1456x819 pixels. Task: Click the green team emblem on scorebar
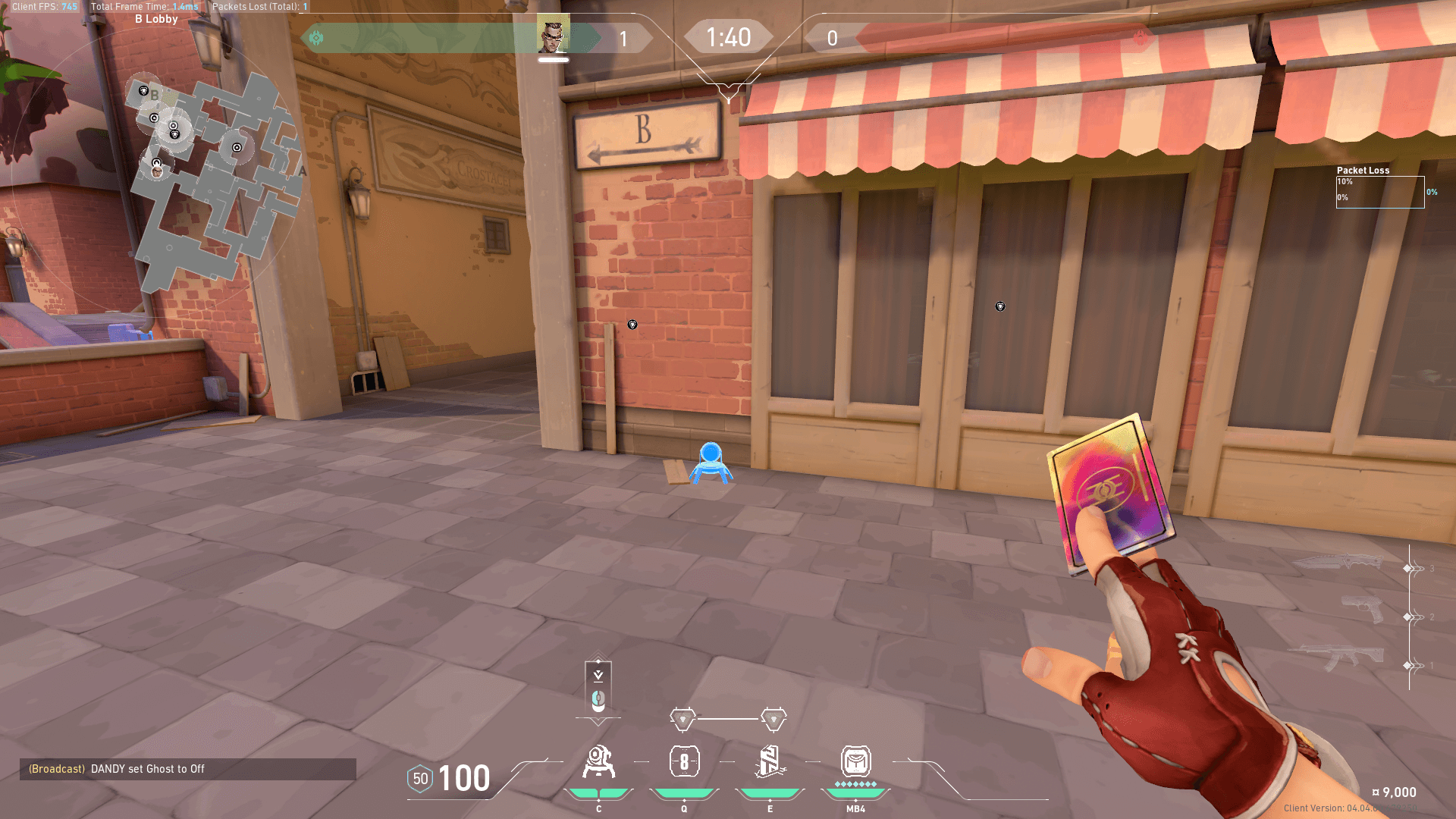(316, 38)
